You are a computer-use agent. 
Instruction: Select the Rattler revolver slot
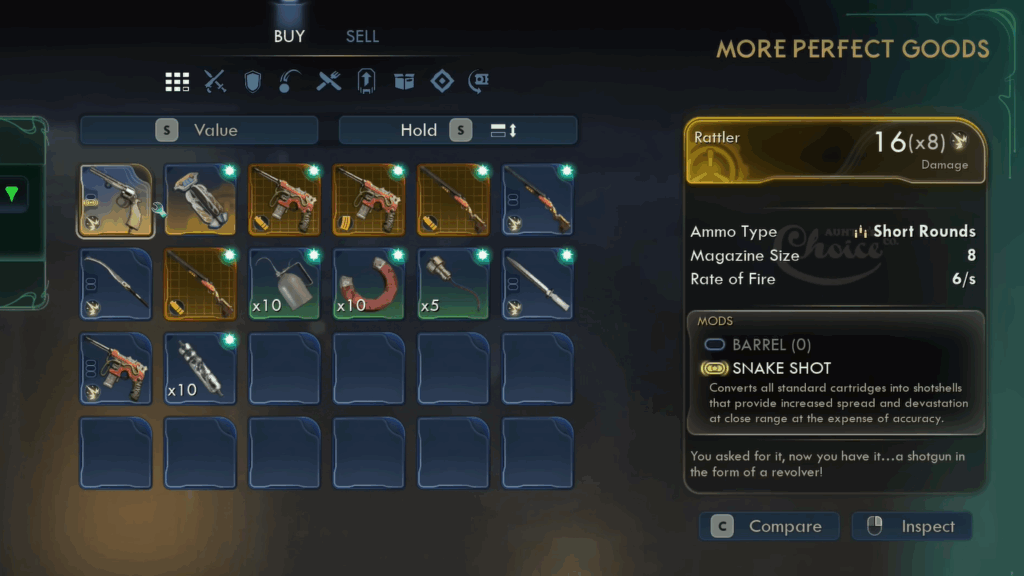(x=116, y=201)
